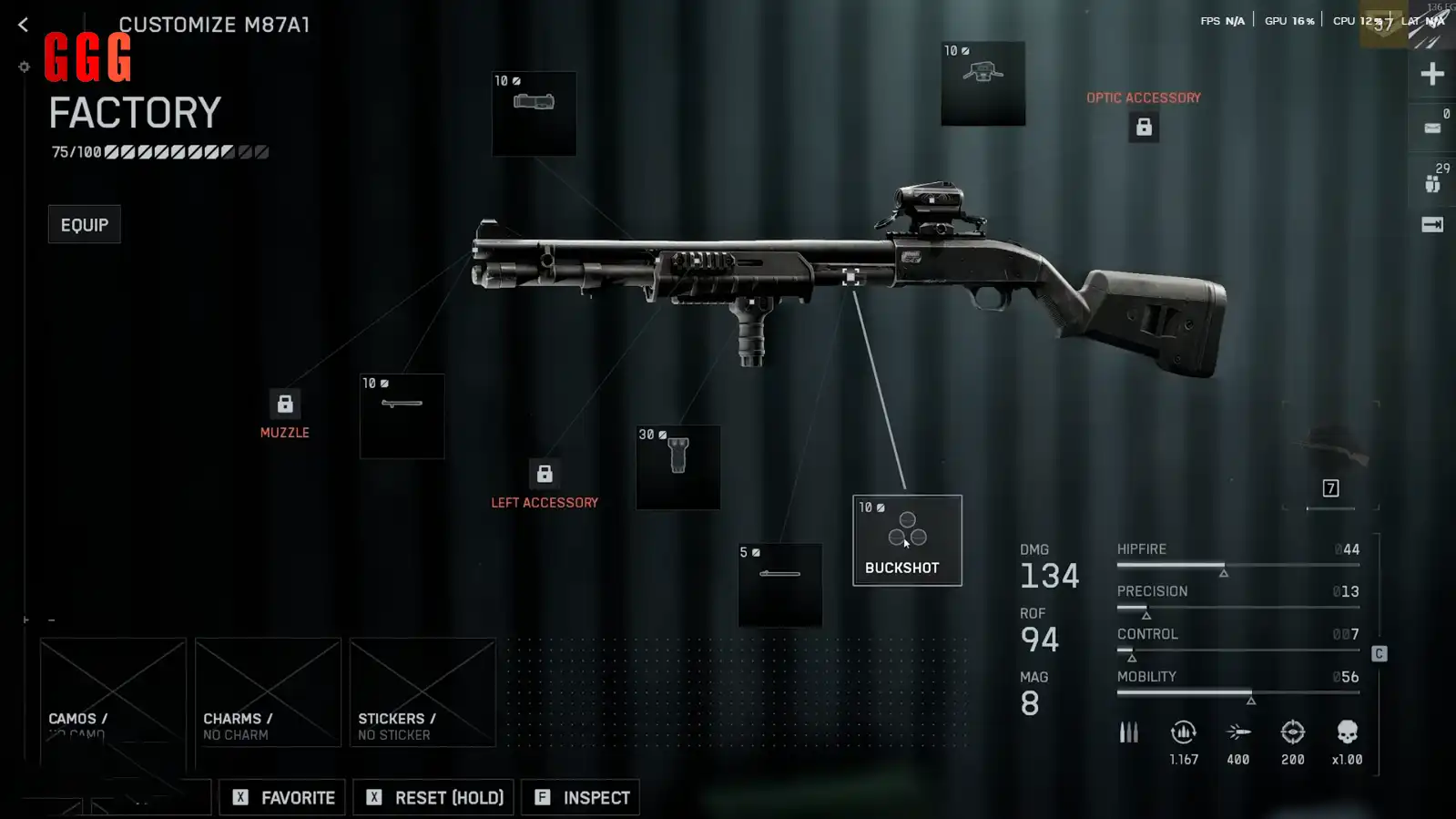Equip the Factory build
The image size is (1456, 819).
pos(84,225)
